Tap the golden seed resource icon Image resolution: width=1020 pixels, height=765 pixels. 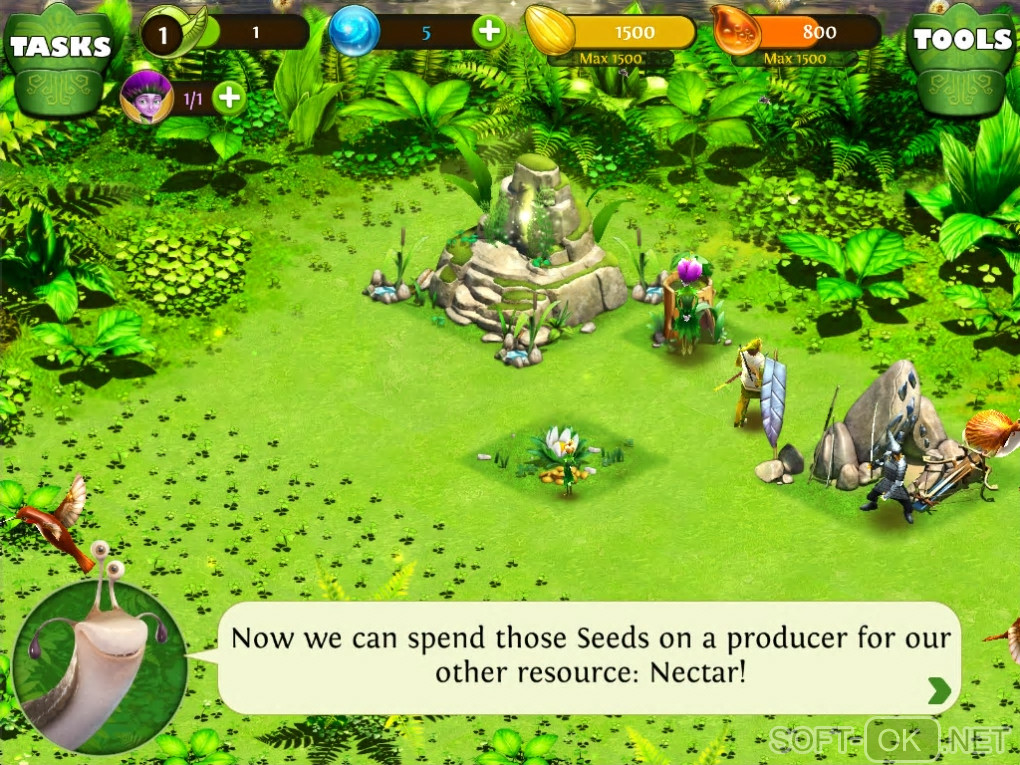[x=550, y=31]
